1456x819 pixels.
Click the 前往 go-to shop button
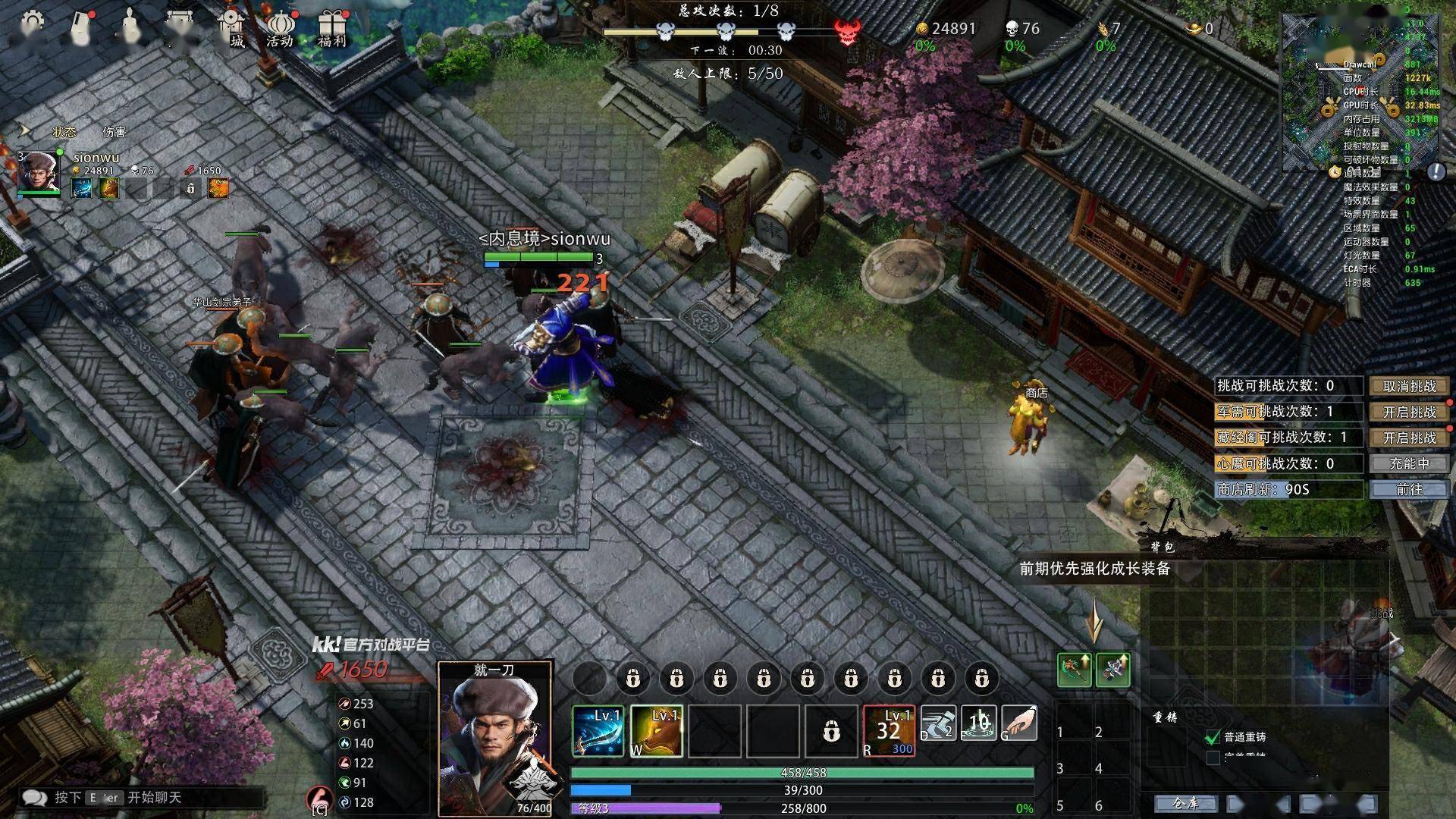[1409, 489]
